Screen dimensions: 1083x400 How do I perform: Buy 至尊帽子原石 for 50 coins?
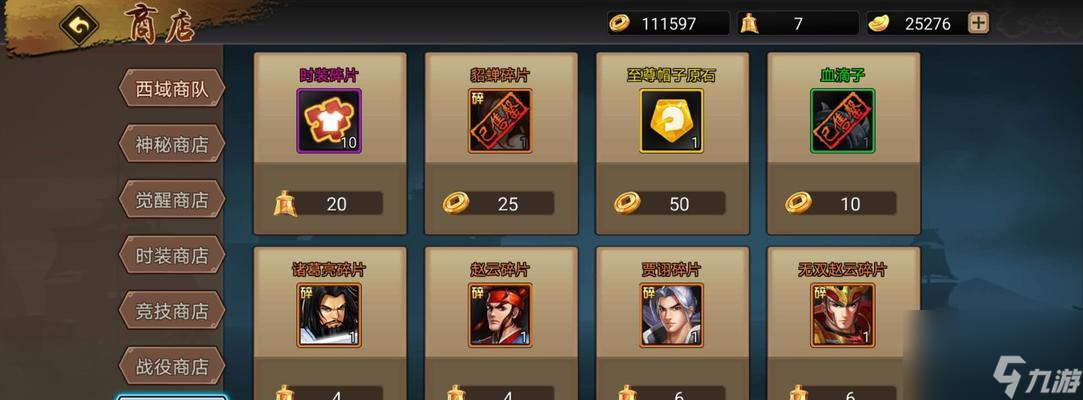click(671, 204)
